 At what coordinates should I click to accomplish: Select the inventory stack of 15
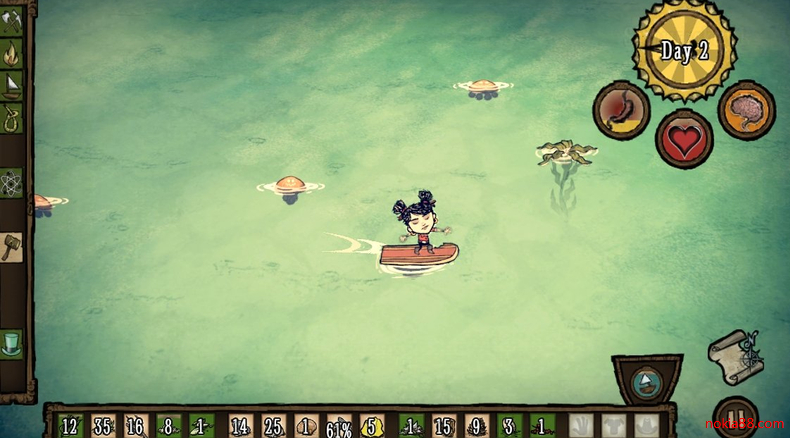pyautogui.click(x=444, y=425)
